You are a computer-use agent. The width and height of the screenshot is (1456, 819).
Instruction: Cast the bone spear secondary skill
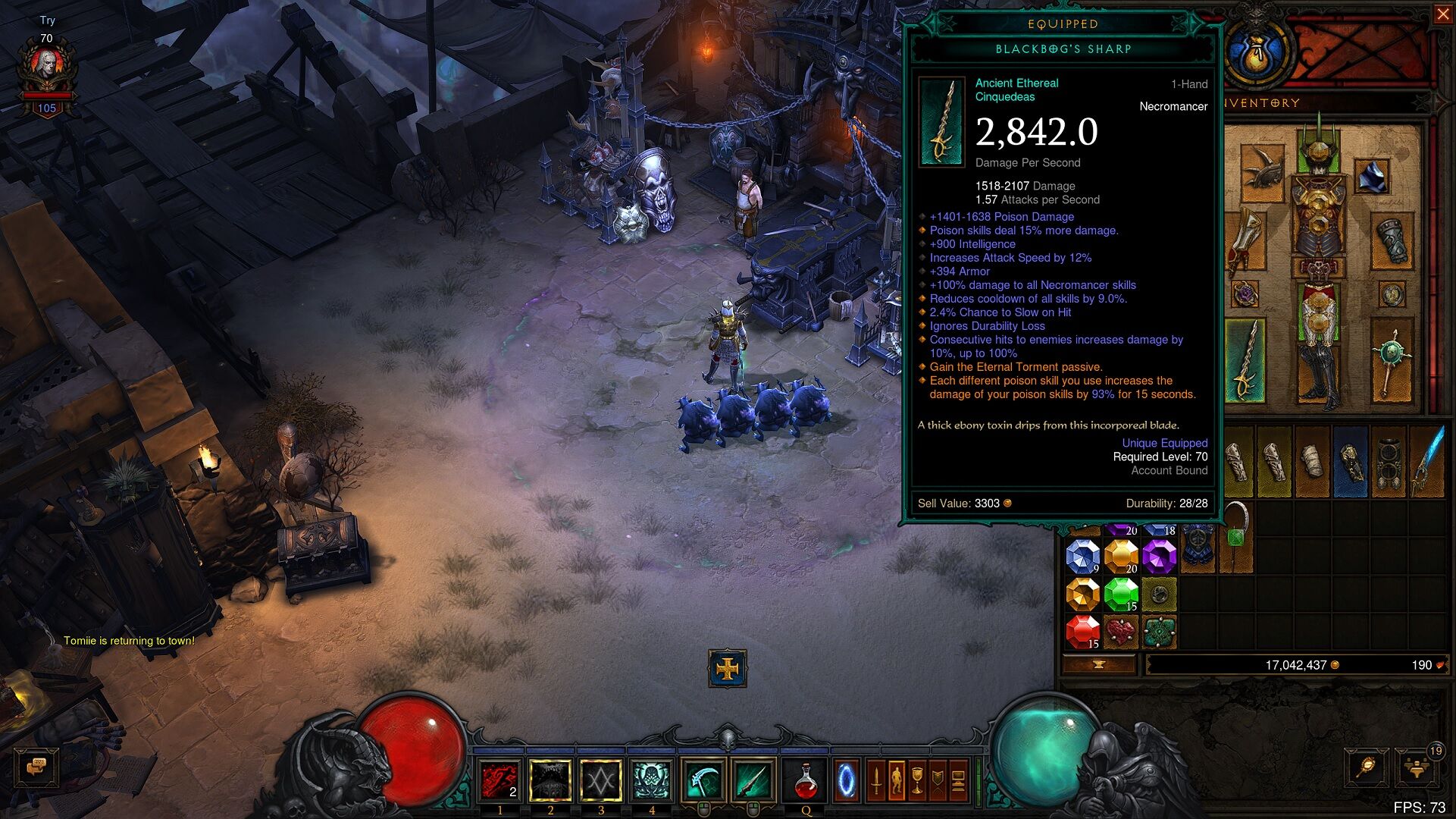click(753, 780)
